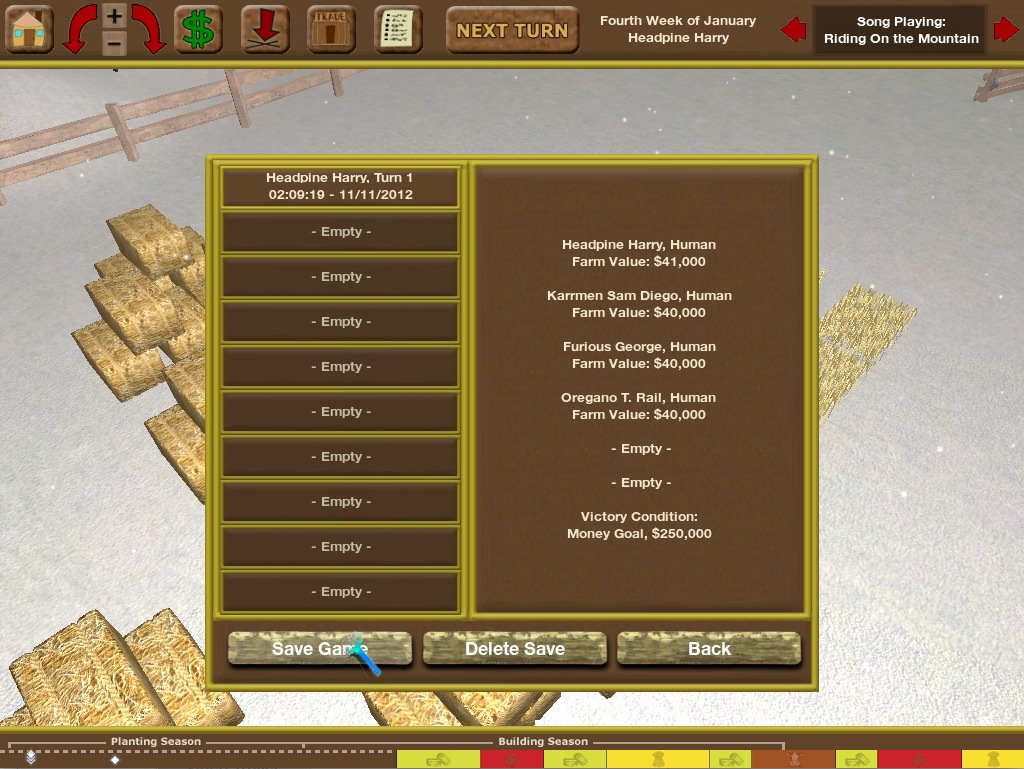Open the checklist notepad icon
Screen dimensions: 1024x769
[398, 30]
